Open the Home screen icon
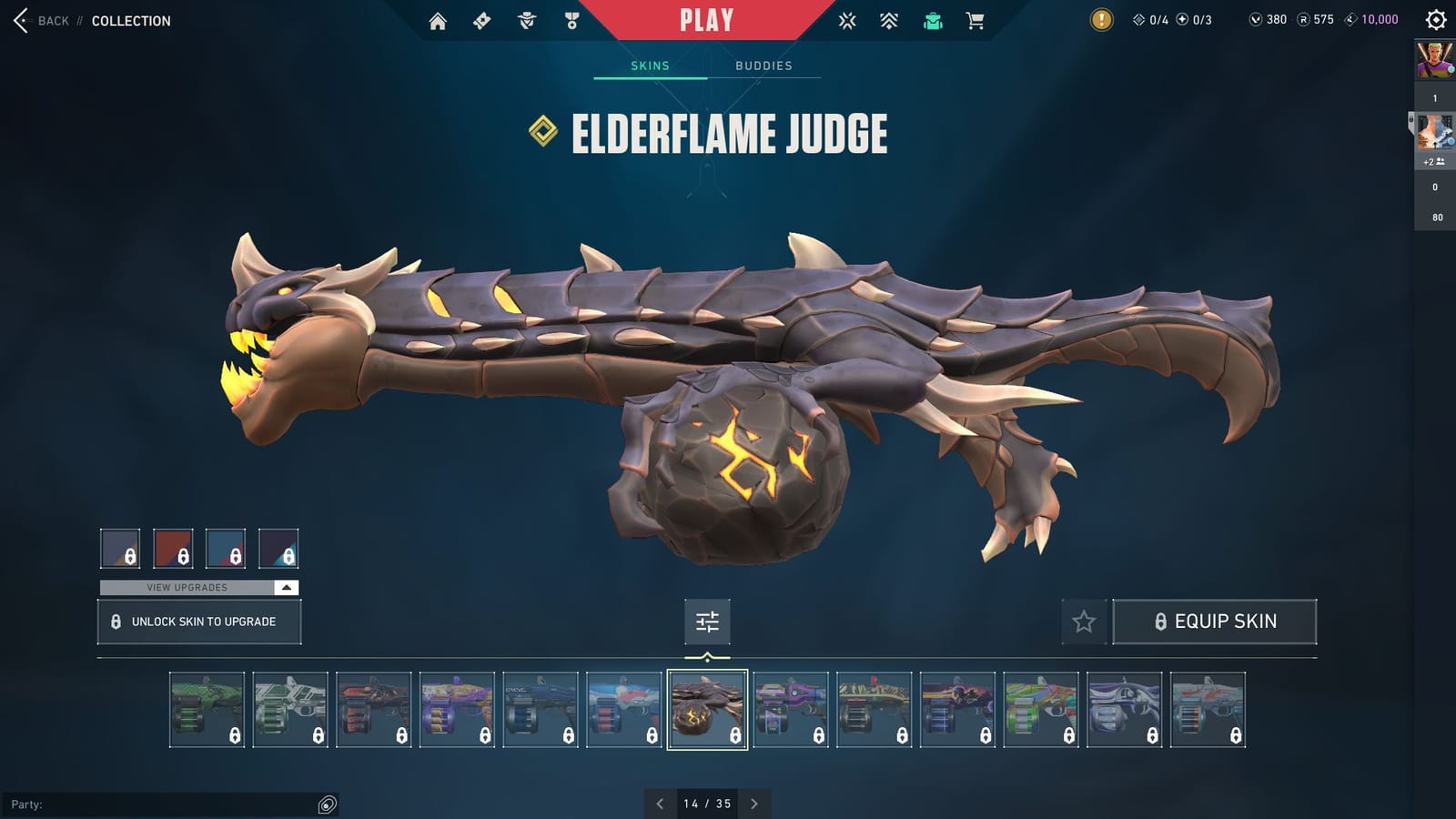Image resolution: width=1456 pixels, height=819 pixels. point(438,20)
